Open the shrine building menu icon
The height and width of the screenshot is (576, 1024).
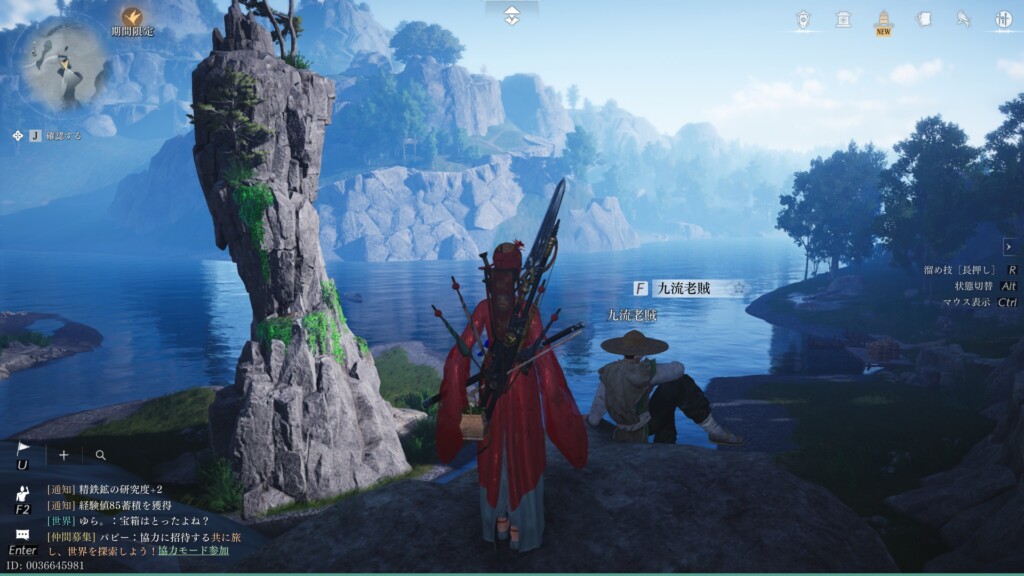coord(843,19)
